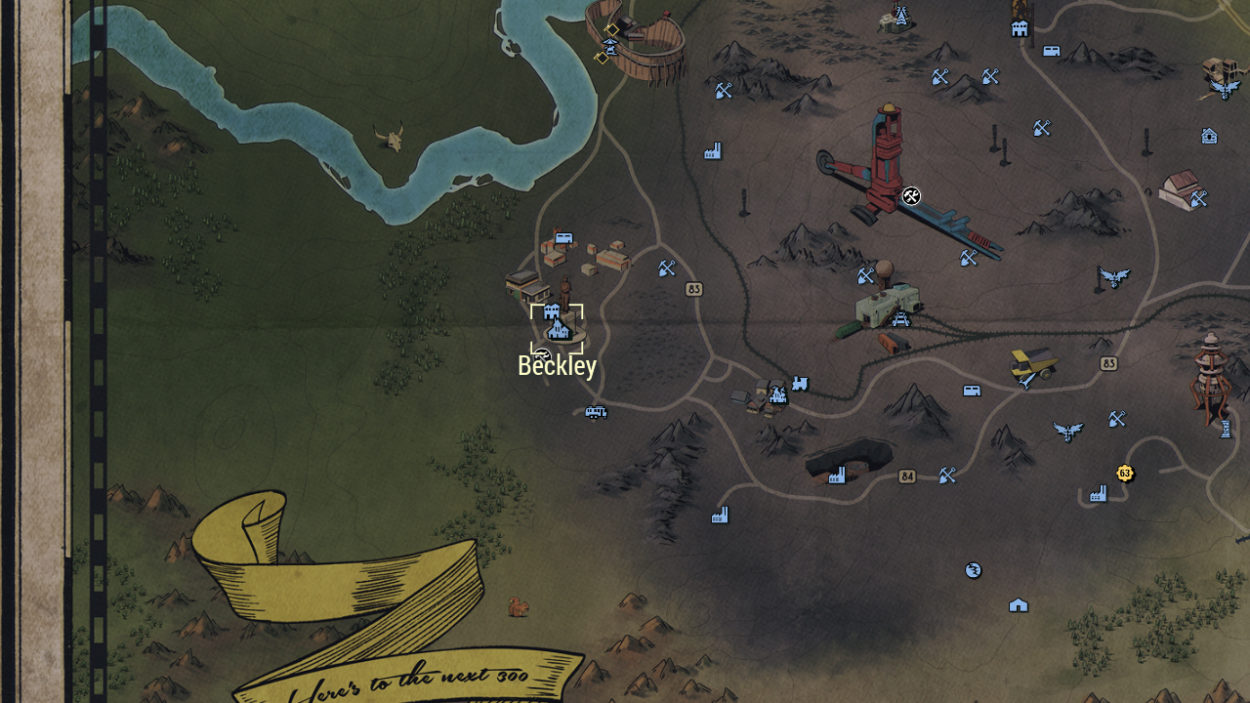Choose the pickaxe marker on the red-roofed barn
This screenshot has width=1250, height=703.
(x=1198, y=199)
